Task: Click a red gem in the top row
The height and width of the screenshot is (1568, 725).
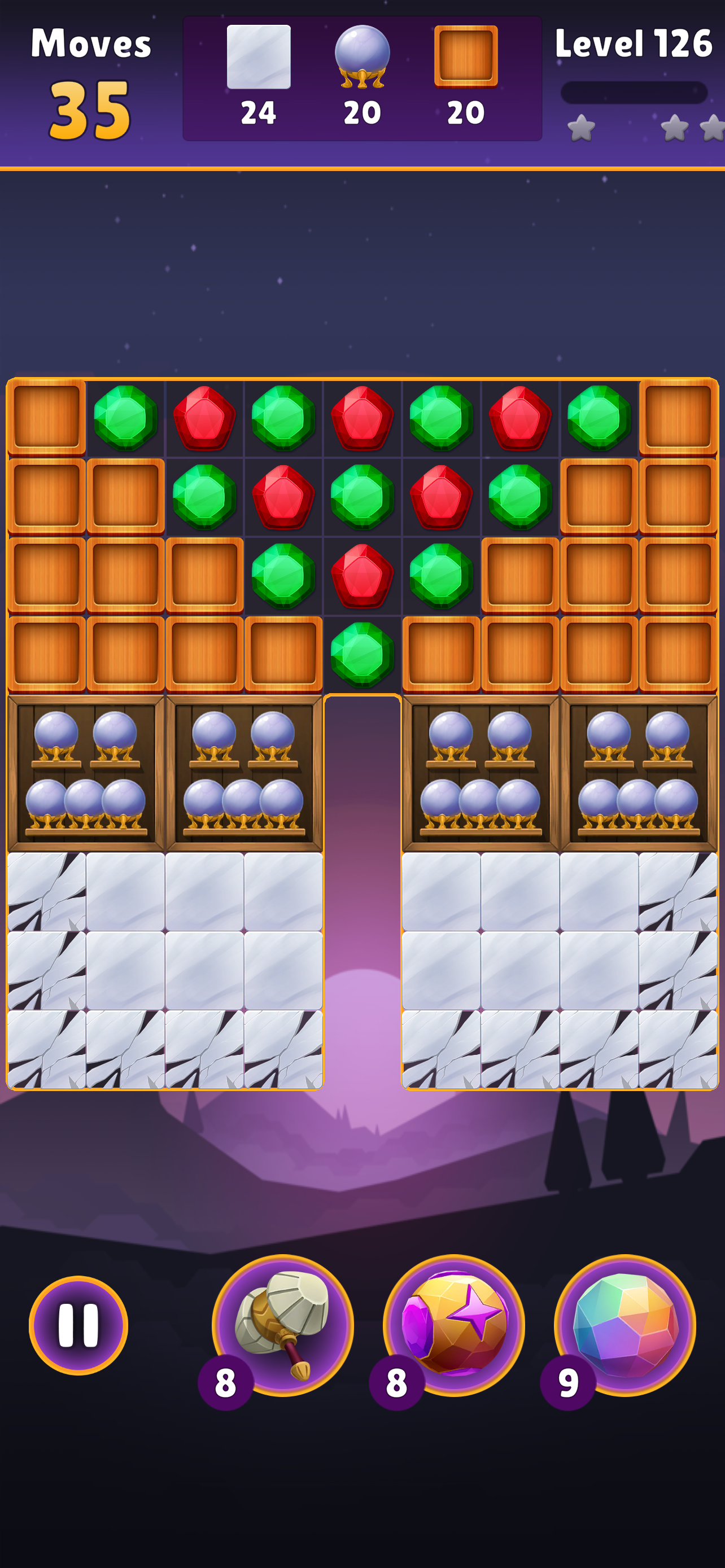Action: [x=204, y=419]
